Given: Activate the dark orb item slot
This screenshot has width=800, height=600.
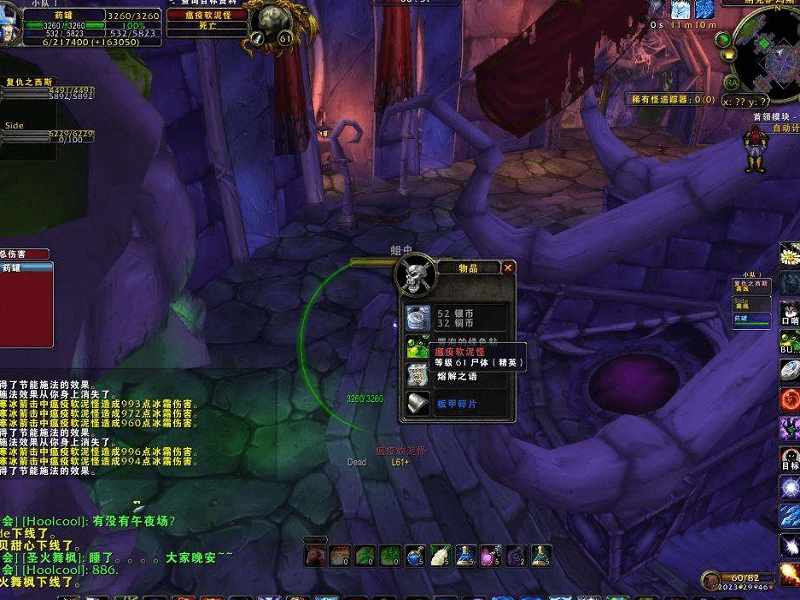Looking at the screenshot, I should [515, 555].
